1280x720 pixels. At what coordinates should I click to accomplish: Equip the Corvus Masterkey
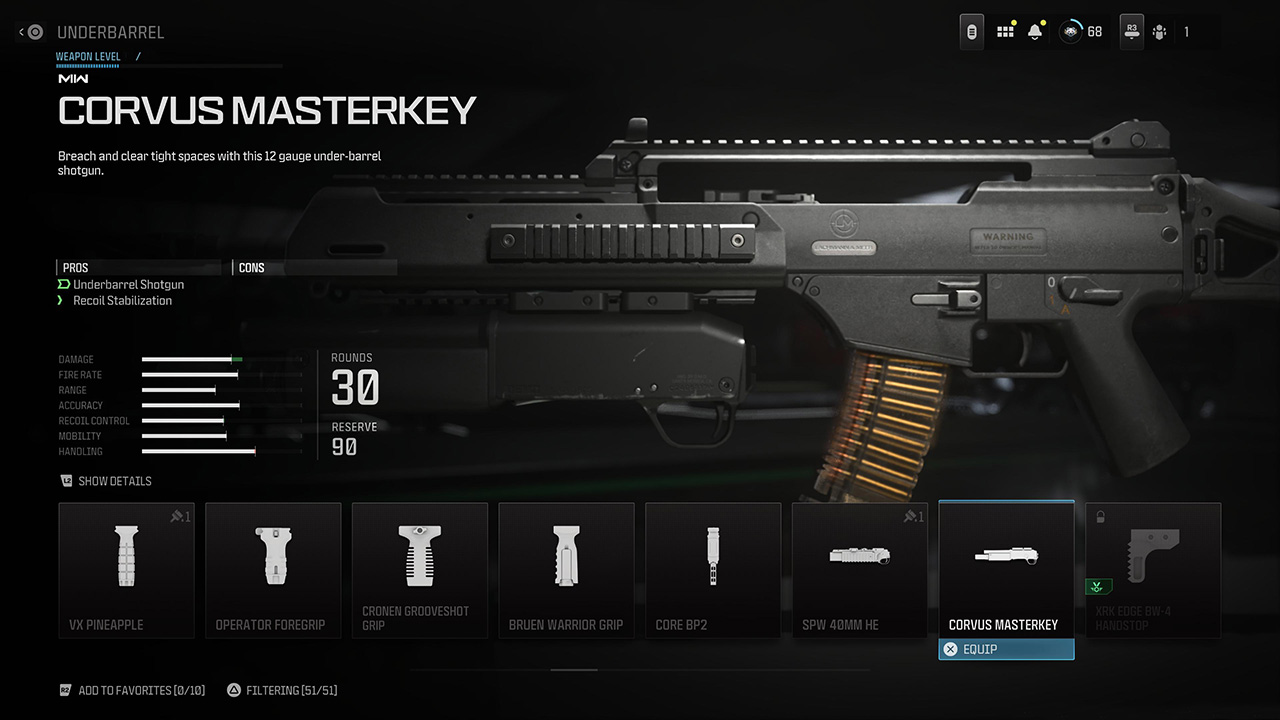(1006, 649)
